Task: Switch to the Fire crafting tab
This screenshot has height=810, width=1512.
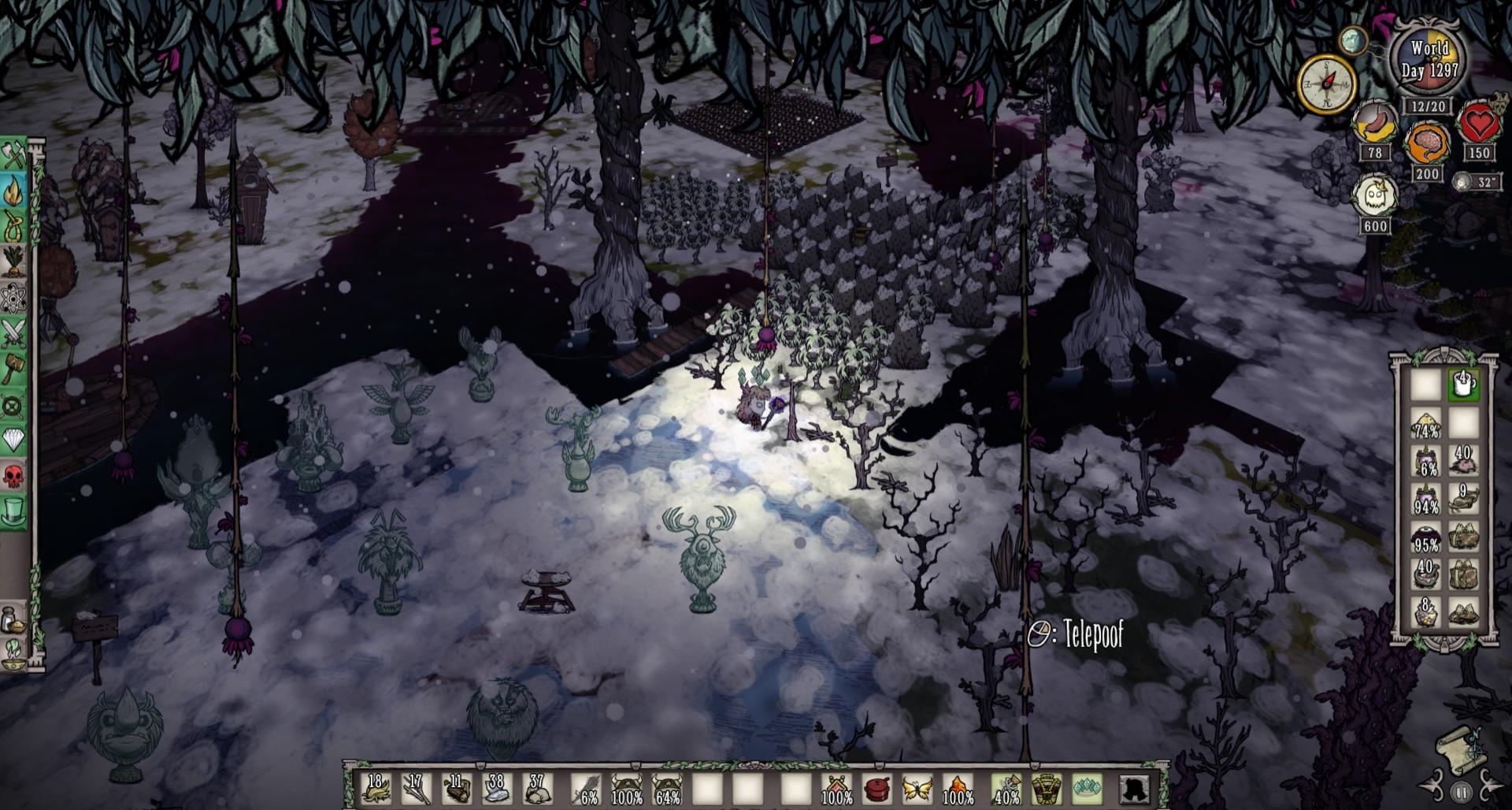Action: [x=14, y=191]
